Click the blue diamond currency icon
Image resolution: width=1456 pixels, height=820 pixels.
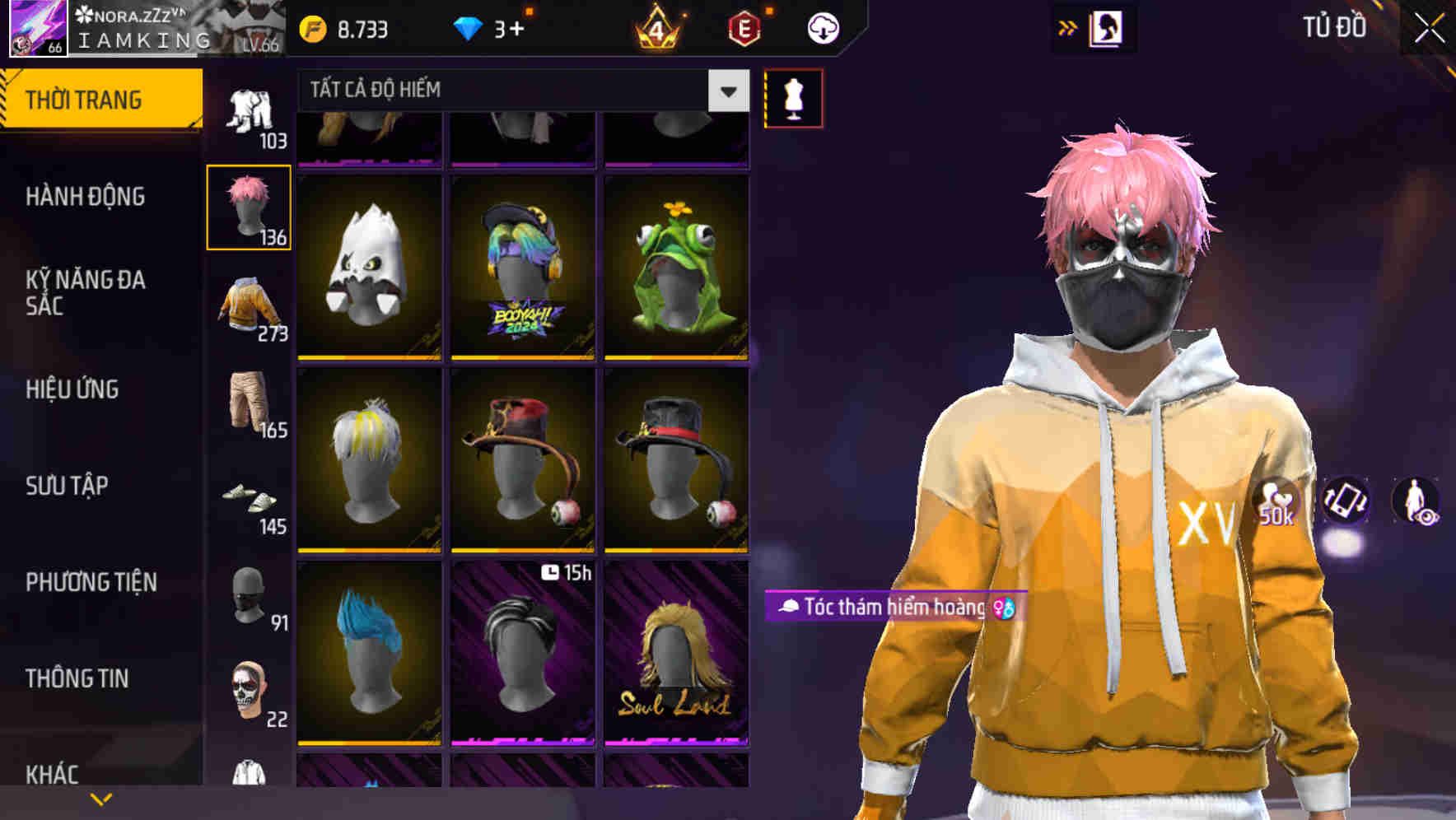(x=469, y=26)
